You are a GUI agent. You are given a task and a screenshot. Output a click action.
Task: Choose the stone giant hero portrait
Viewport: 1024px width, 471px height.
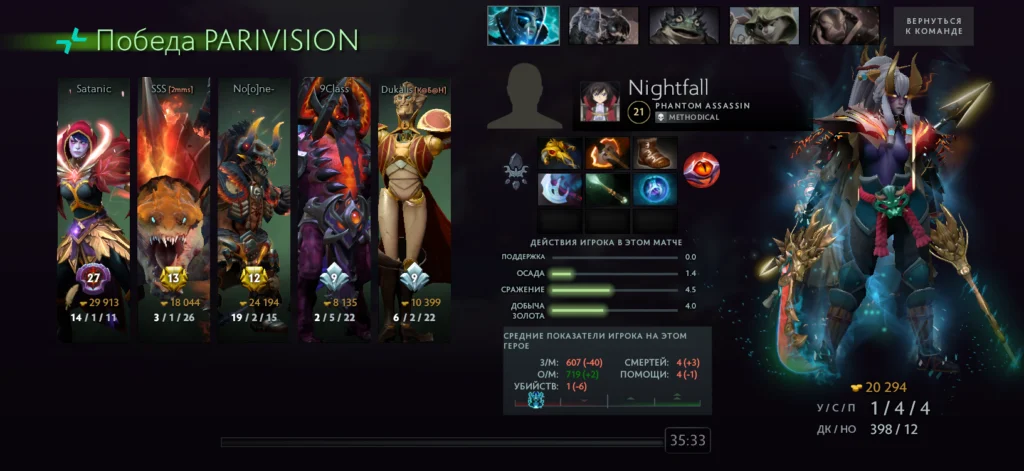click(x=603, y=26)
